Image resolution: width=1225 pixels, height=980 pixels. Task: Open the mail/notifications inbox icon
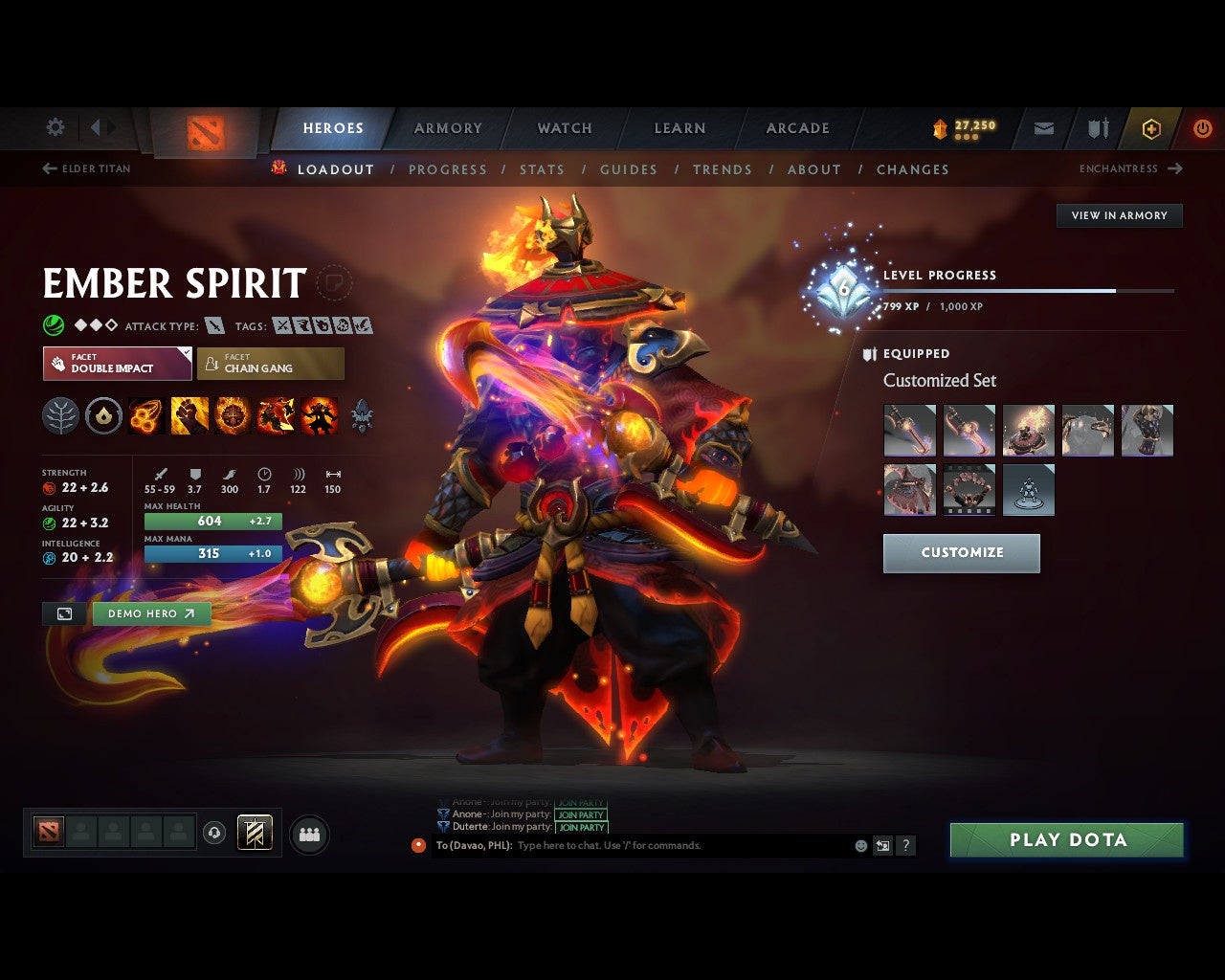1042,129
